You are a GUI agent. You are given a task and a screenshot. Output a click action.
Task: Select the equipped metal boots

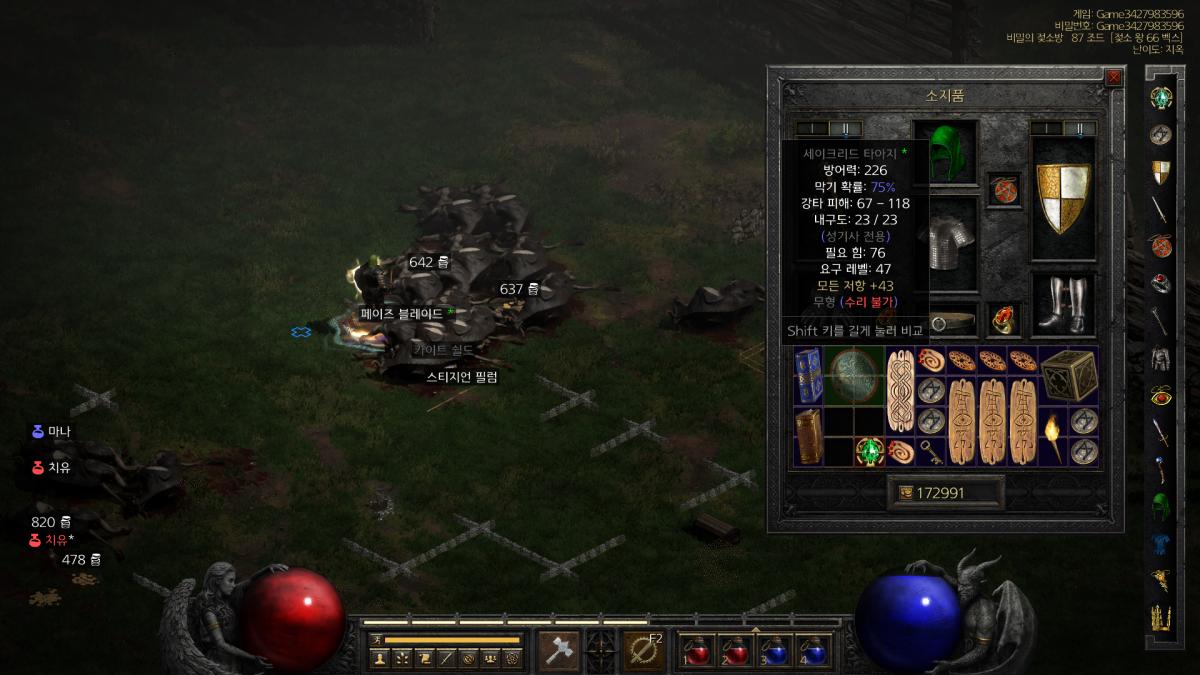tap(1062, 304)
